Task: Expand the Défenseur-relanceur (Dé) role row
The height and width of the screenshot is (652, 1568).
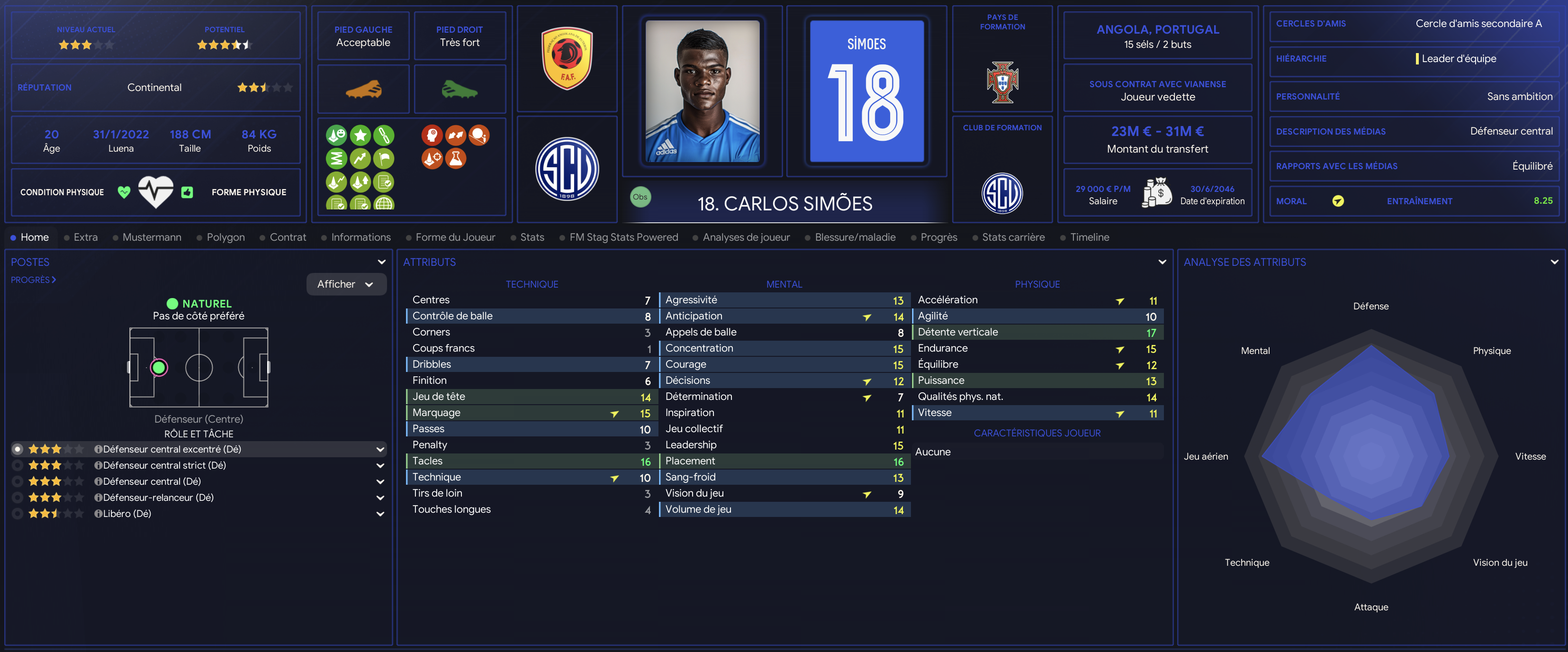Action: coord(380,498)
